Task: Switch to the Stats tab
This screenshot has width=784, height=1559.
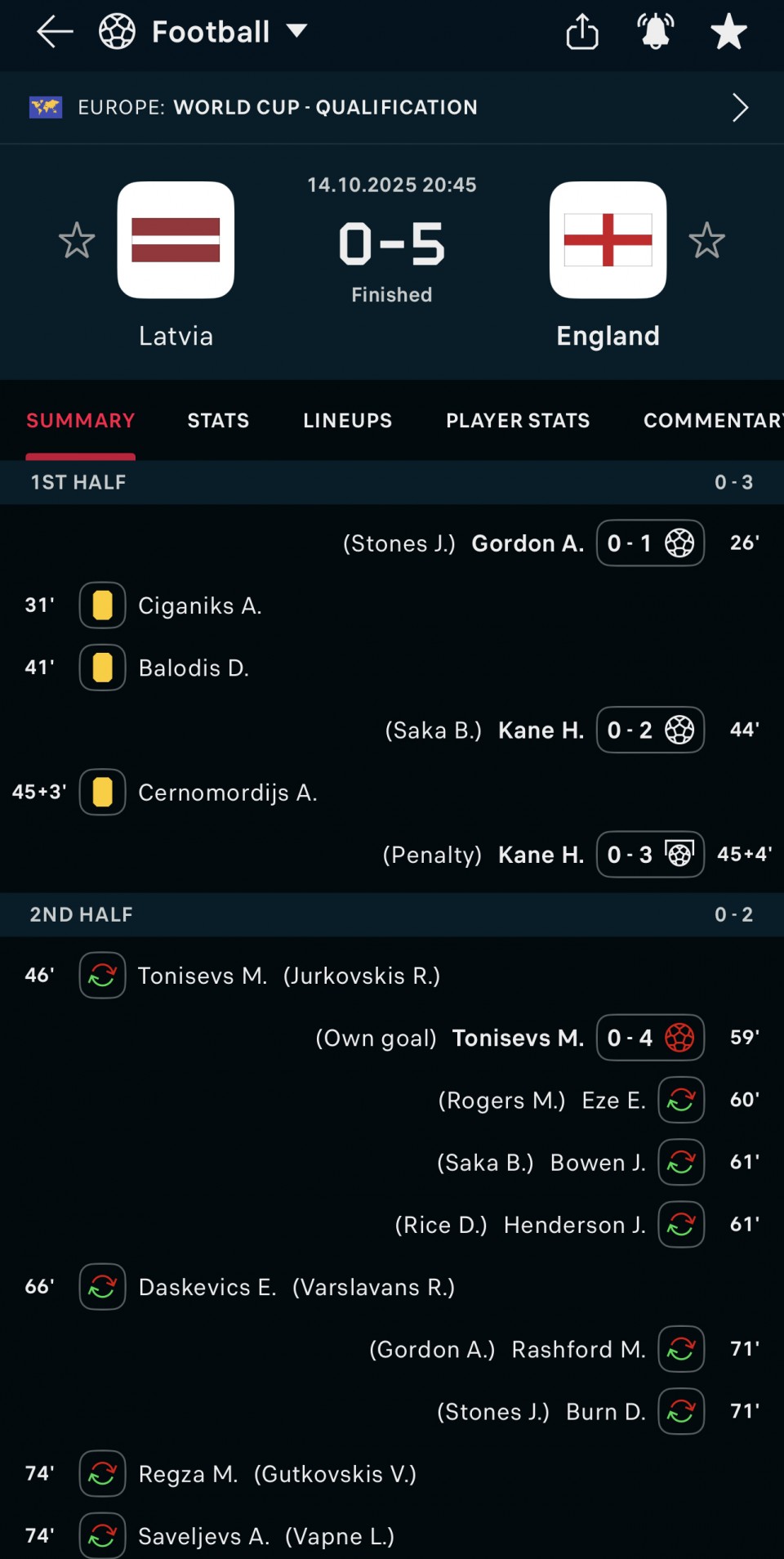Action: (x=218, y=421)
